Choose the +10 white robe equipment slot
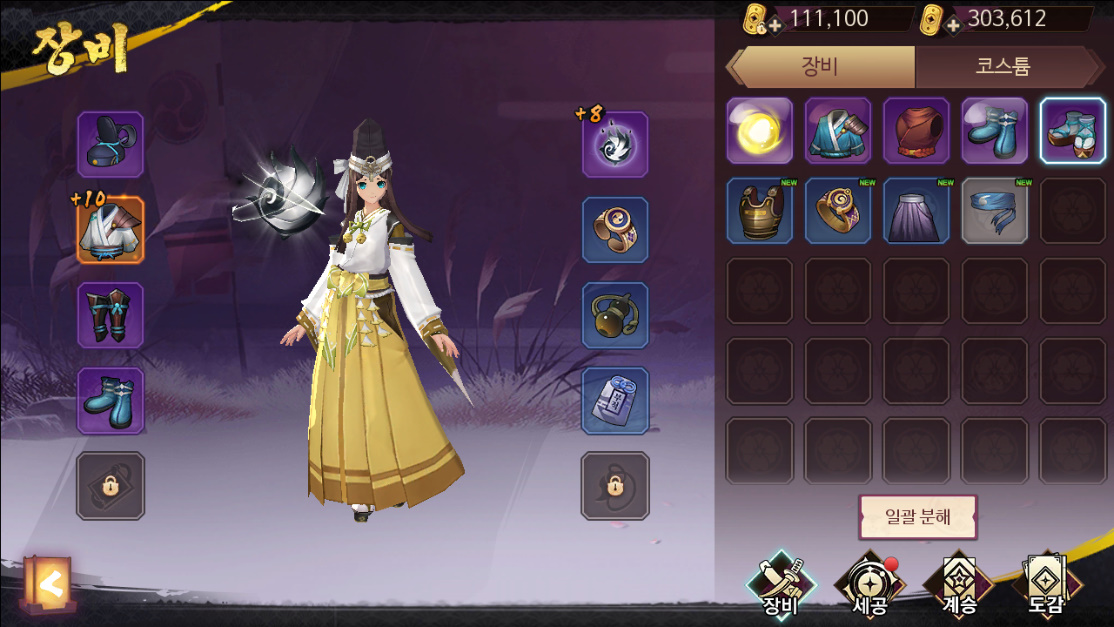 click(110, 230)
